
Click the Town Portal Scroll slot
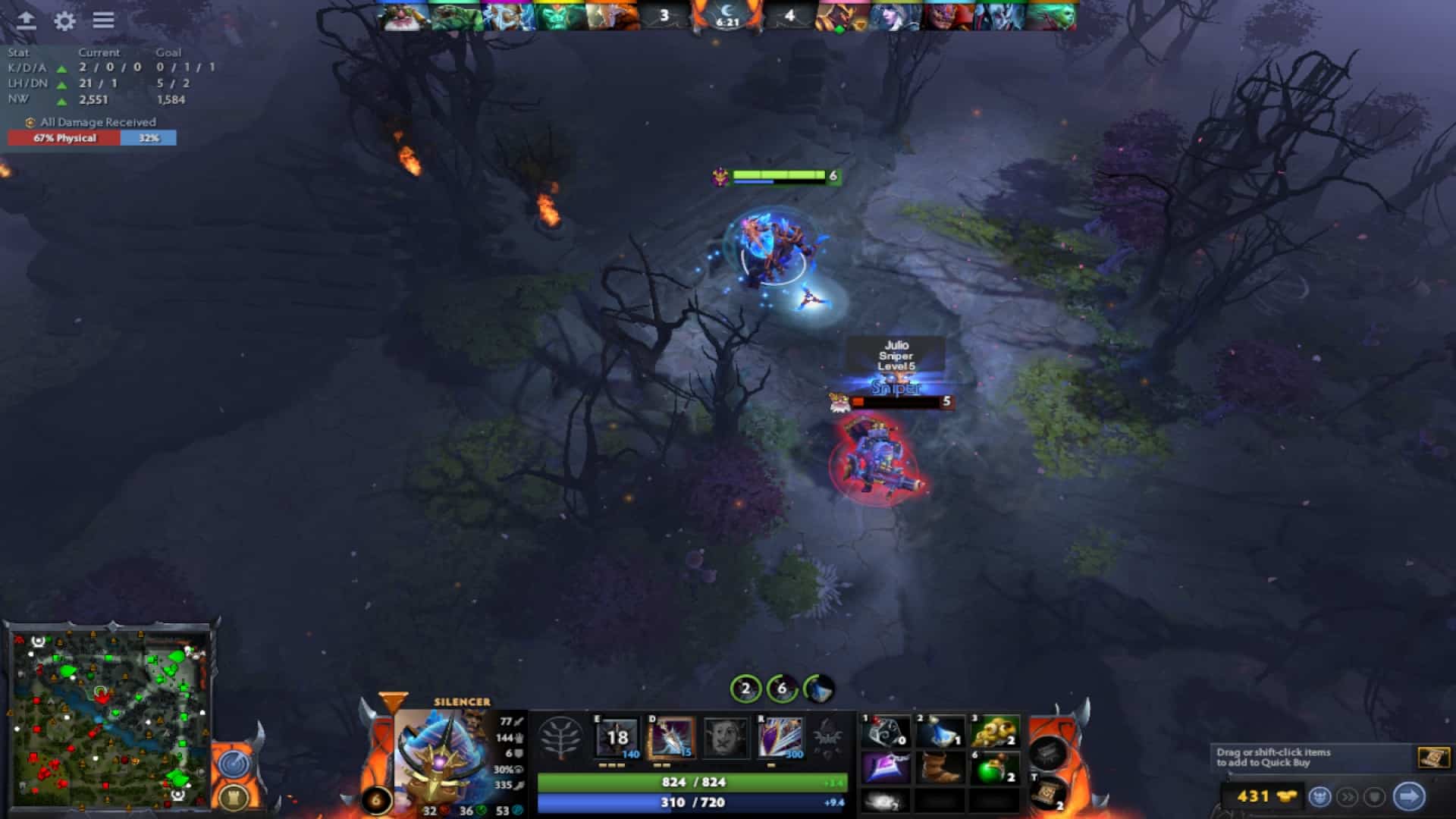point(1050,792)
